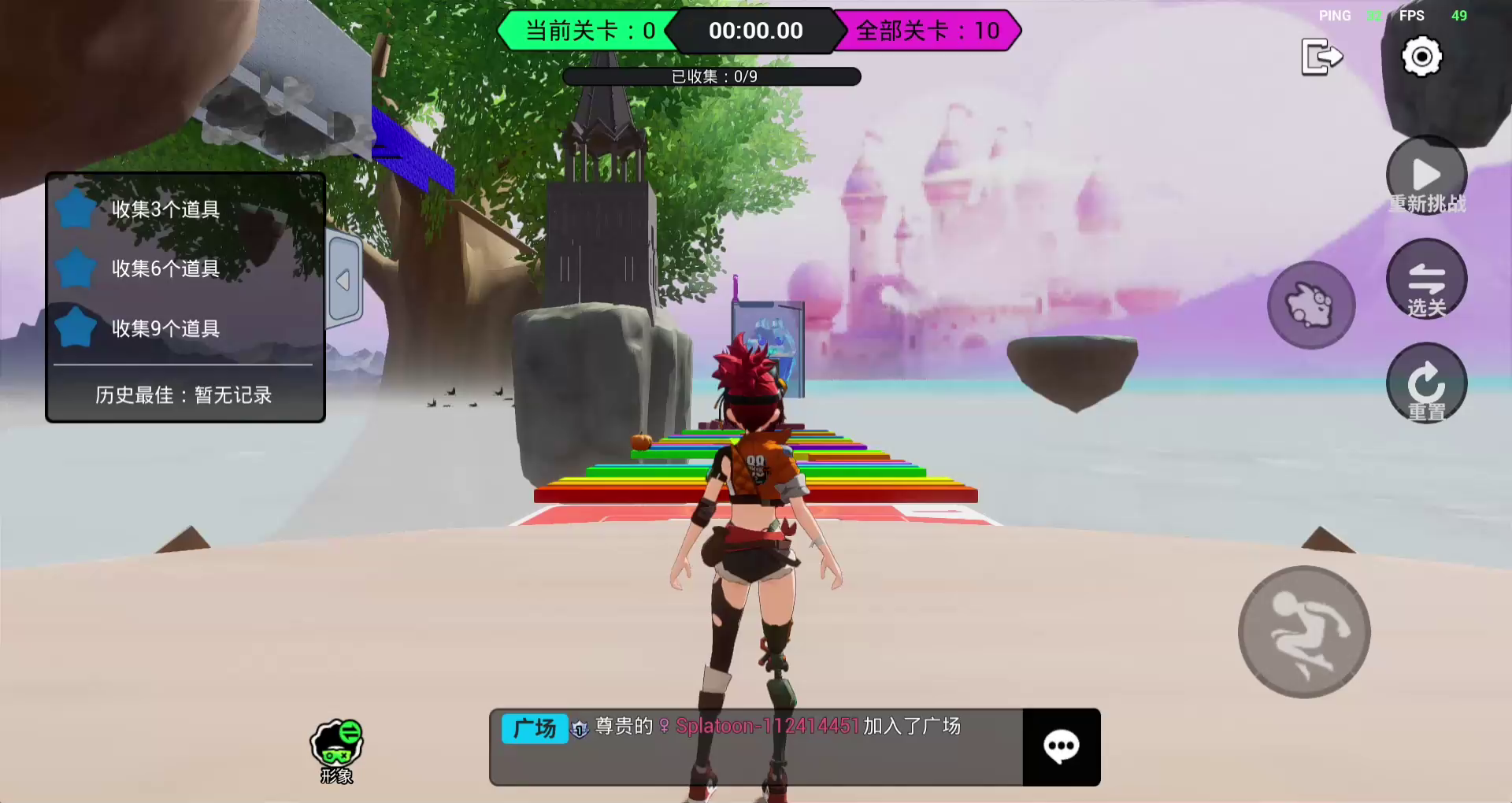Tap the round creature emote button
Image resolution: width=1512 pixels, height=803 pixels.
click(1310, 305)
